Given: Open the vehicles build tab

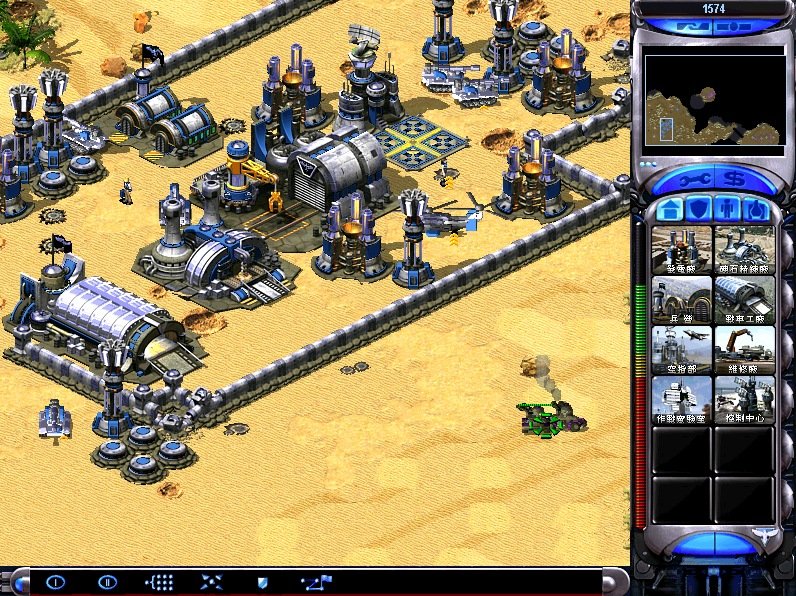Looking at the screenshot, I should (757, 211).
